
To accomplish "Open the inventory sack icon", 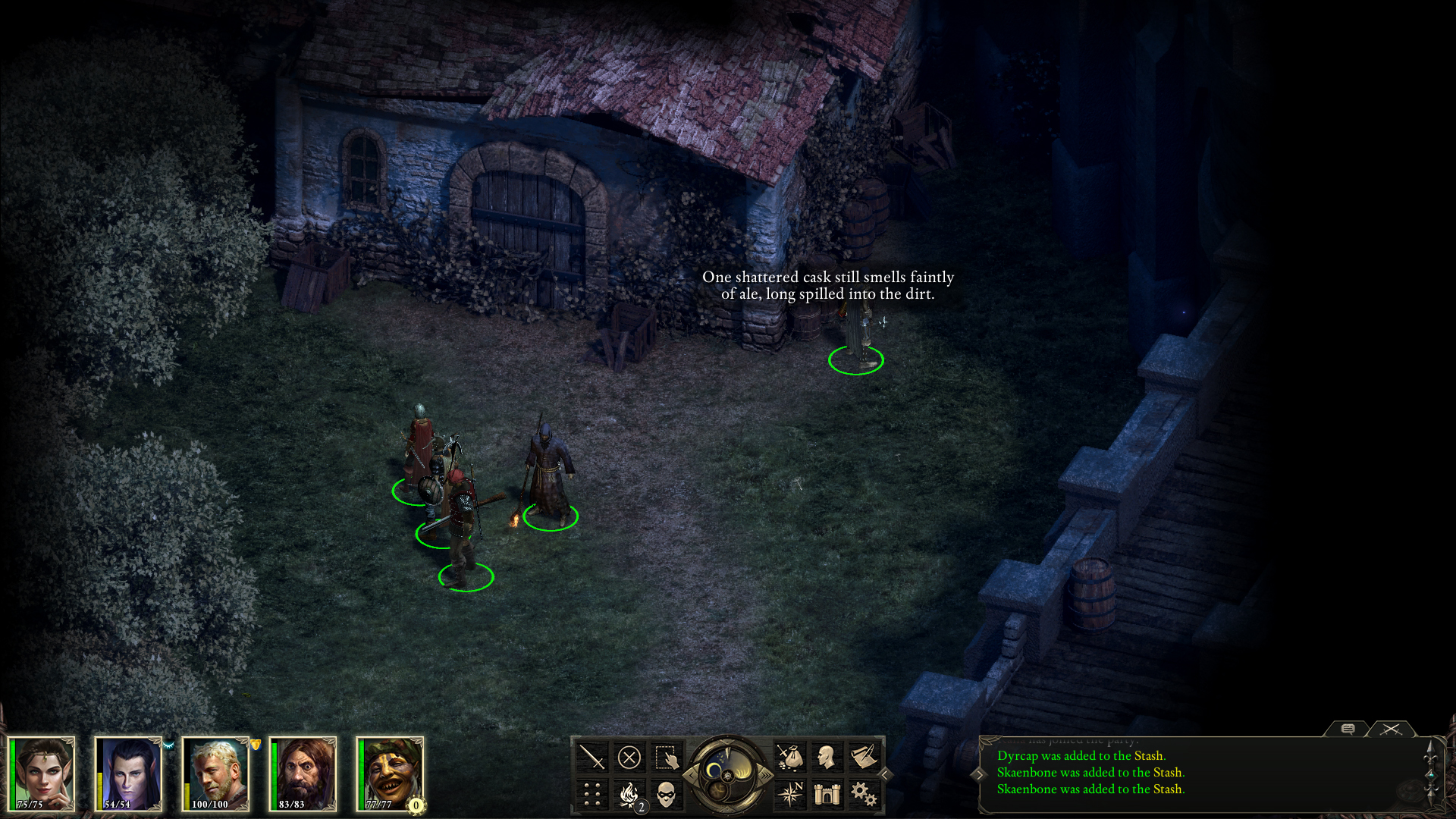I will [789, 757].
